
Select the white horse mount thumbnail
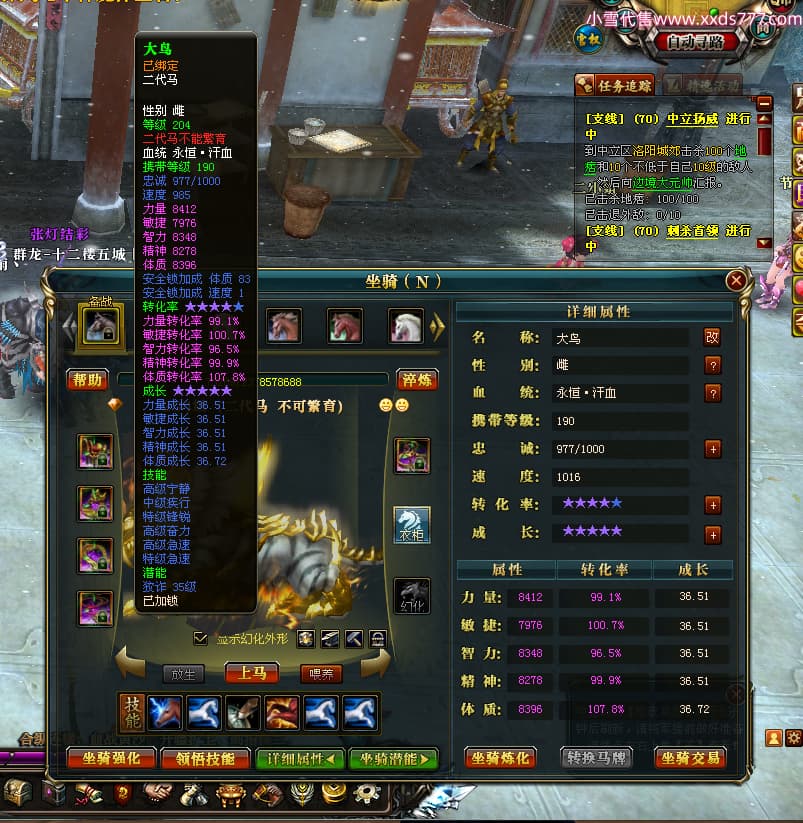pos(406,326)
